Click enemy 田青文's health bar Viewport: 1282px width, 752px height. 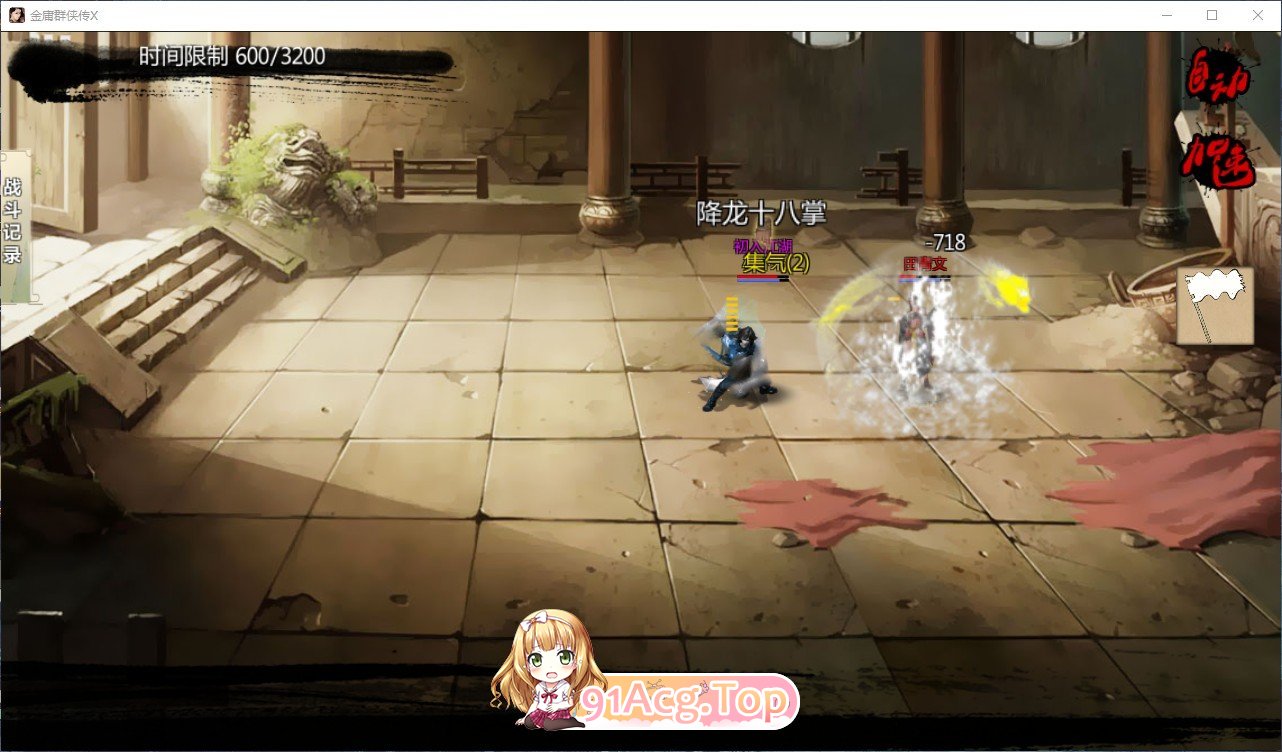(927, 276)
